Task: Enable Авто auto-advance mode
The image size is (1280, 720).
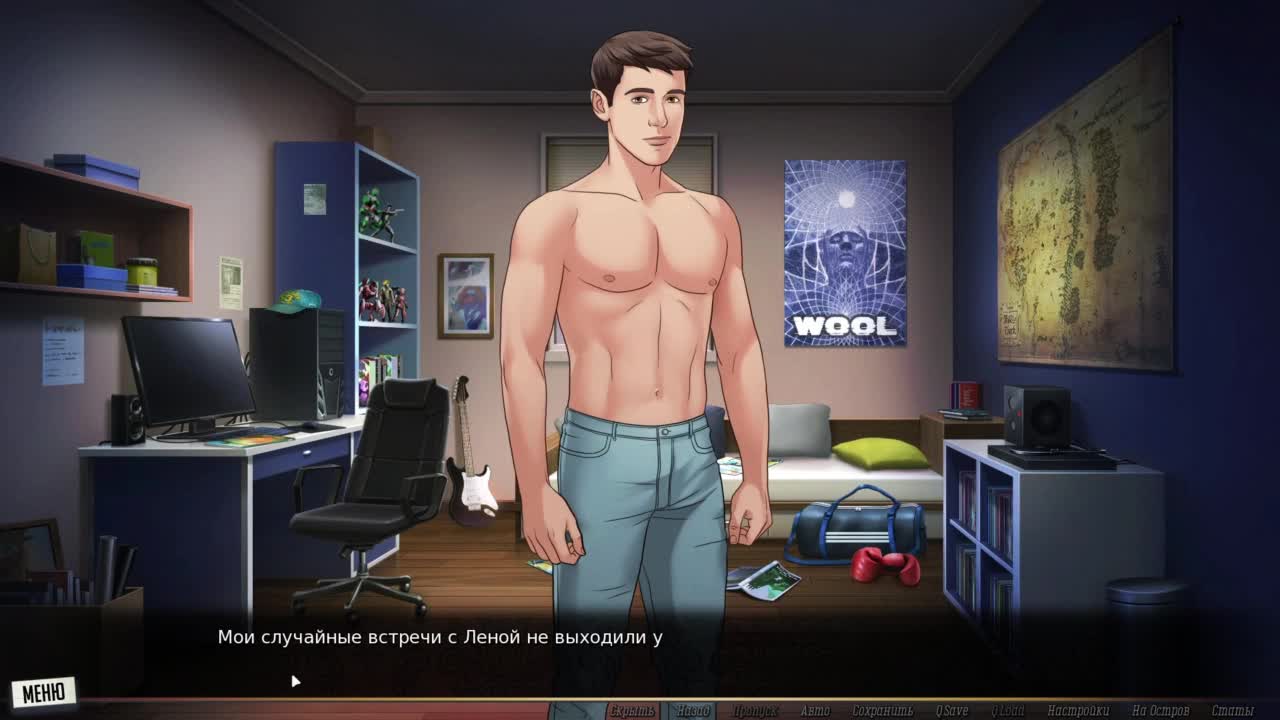Action: click(x=815, y=711)
